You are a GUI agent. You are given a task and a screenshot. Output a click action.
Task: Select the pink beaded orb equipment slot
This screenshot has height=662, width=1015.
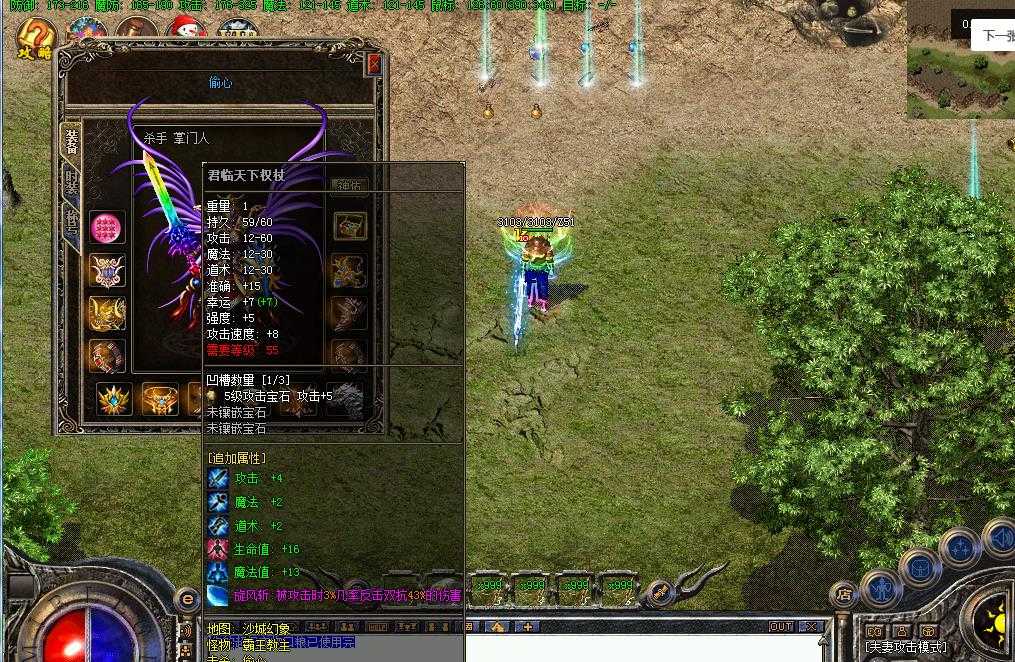[107, 228]
